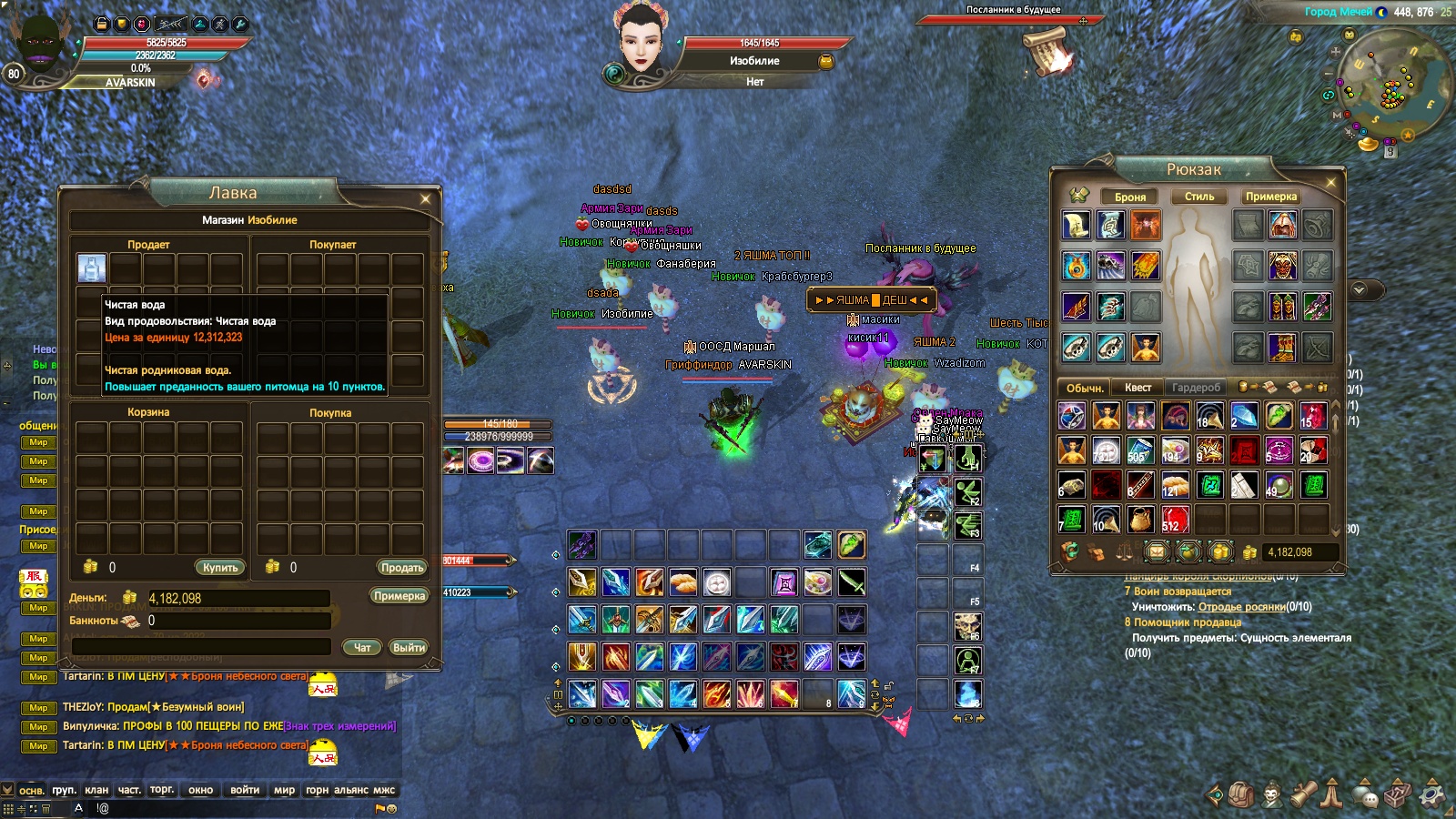Open the Гардероб inventory tab

click(x=1196, y=388)
